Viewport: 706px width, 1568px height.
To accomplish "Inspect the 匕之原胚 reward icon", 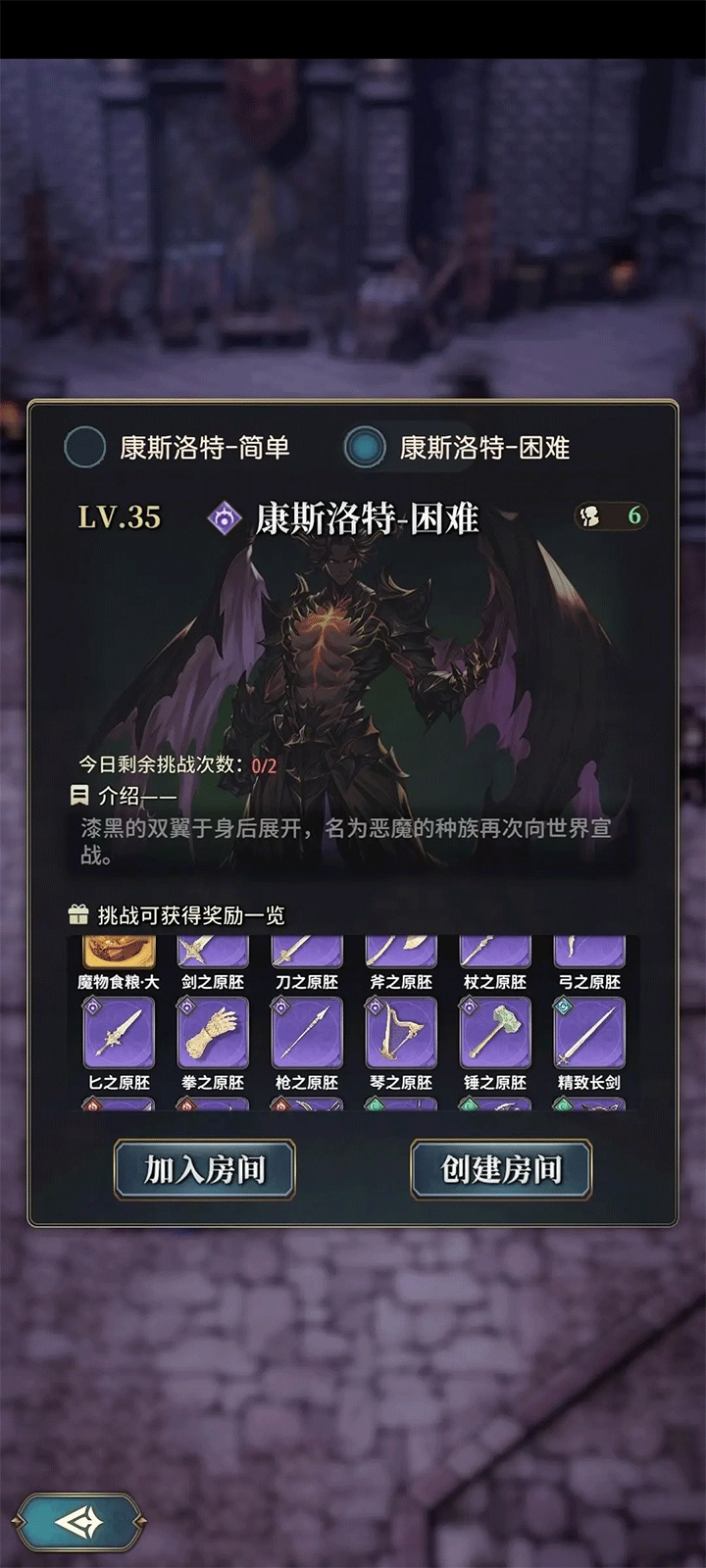I will (119, 1033).
